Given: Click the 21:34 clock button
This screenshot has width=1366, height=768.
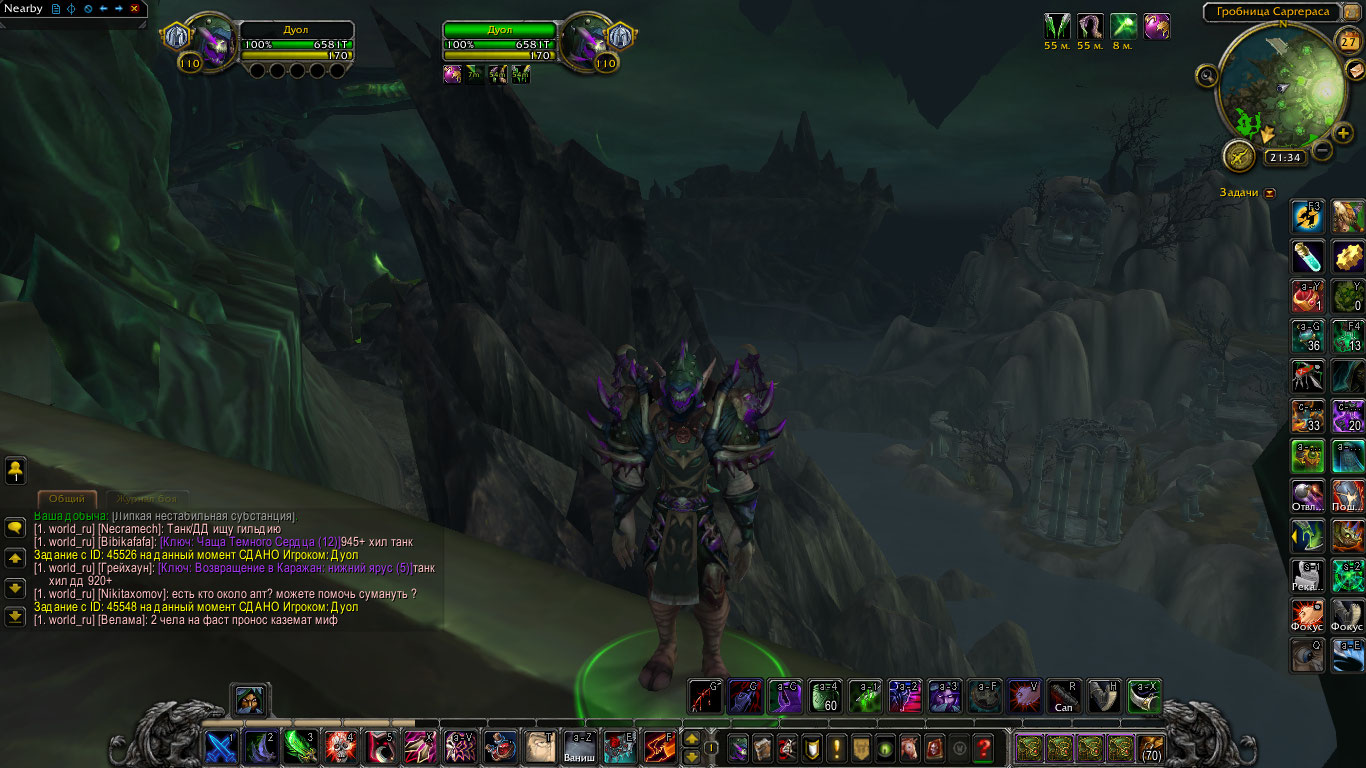Looking at the screenshot, I should [x=1283, y=157].
